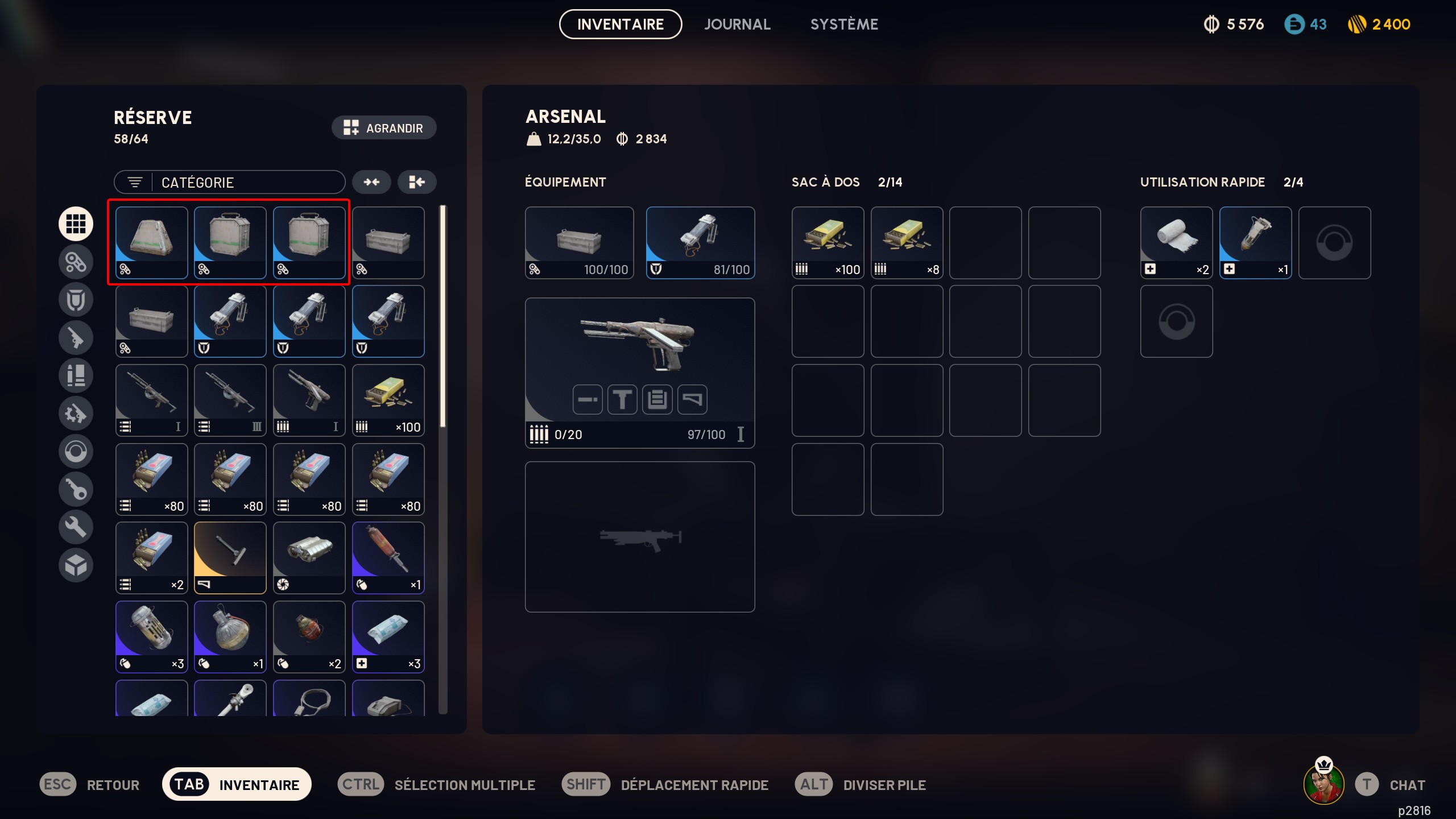Viewport: 1456px width, 819px height.
Task: Click the bandage in the quick-use slot
Action: tap(1176, 243)
